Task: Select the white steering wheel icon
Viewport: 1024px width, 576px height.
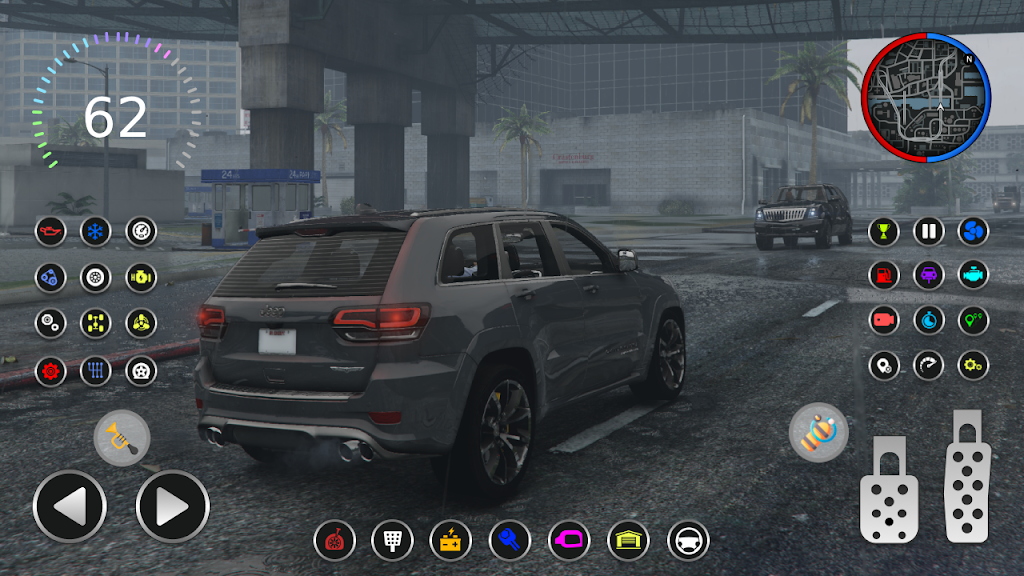Action: coord(688,541)
